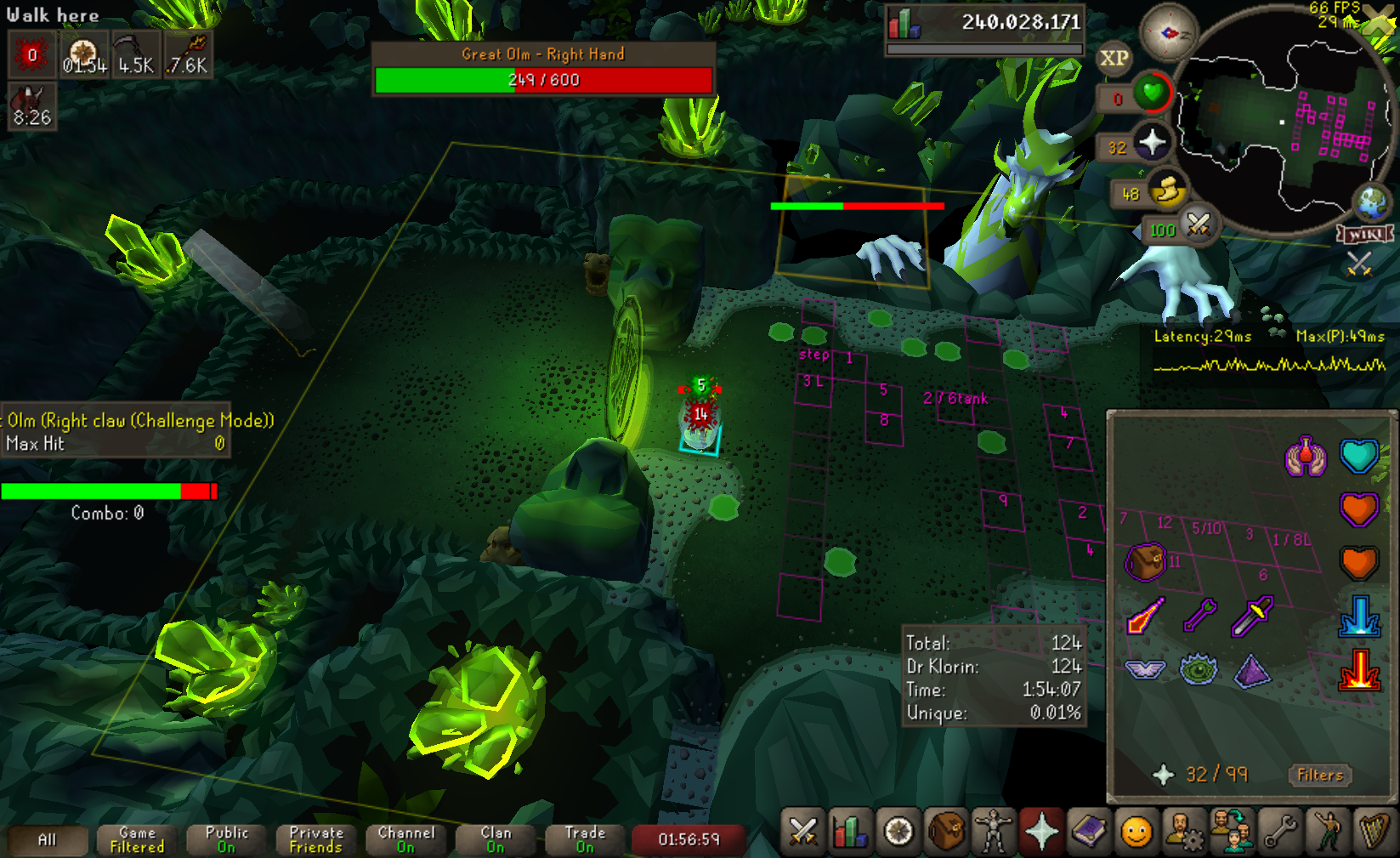Switch to the purple Spellbook tab
Image resolution: width=1400 pixels, height=858 pixels.
pyautogui.click(x=1089, y=831)
